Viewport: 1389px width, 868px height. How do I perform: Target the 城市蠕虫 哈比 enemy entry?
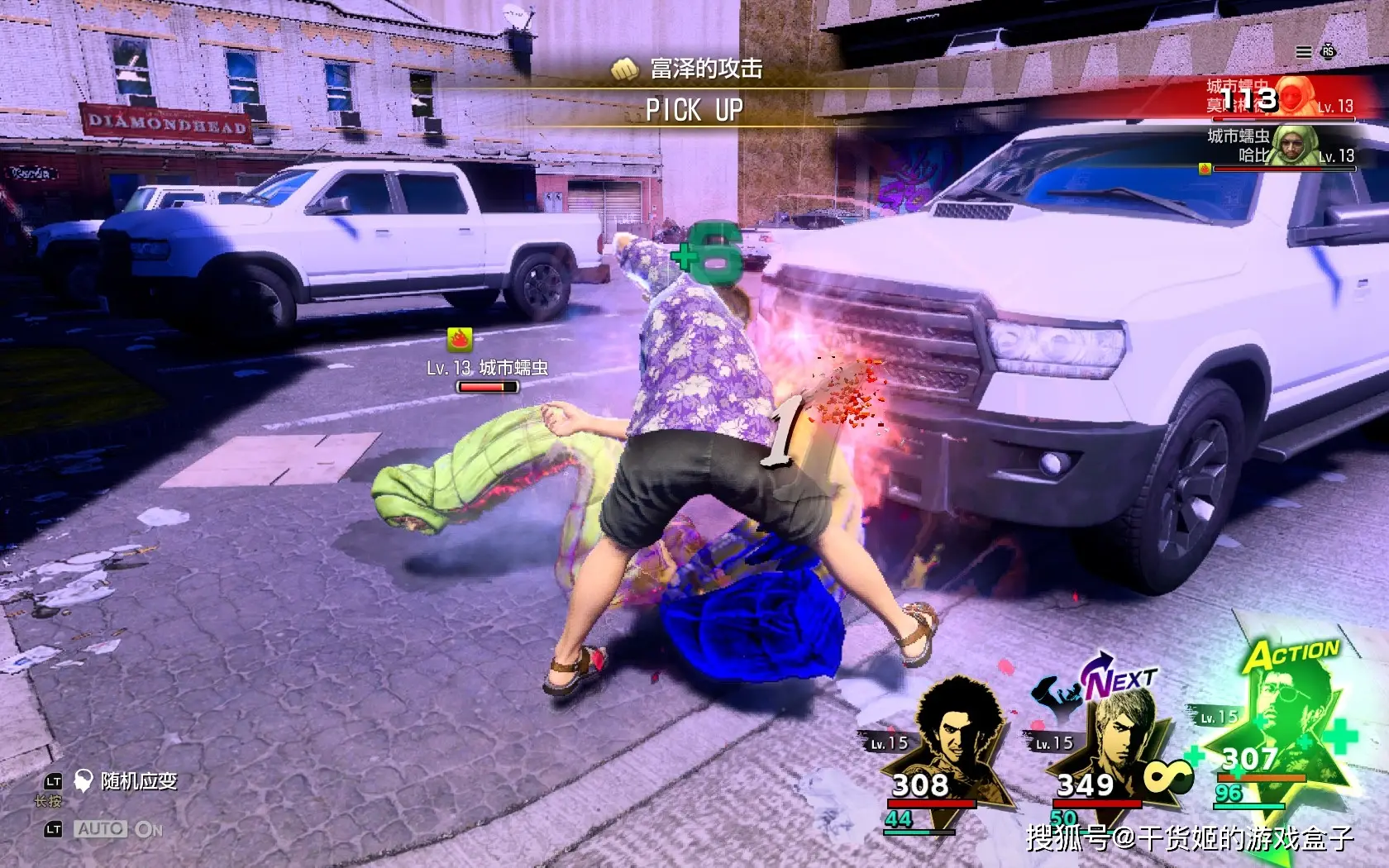1280,147
